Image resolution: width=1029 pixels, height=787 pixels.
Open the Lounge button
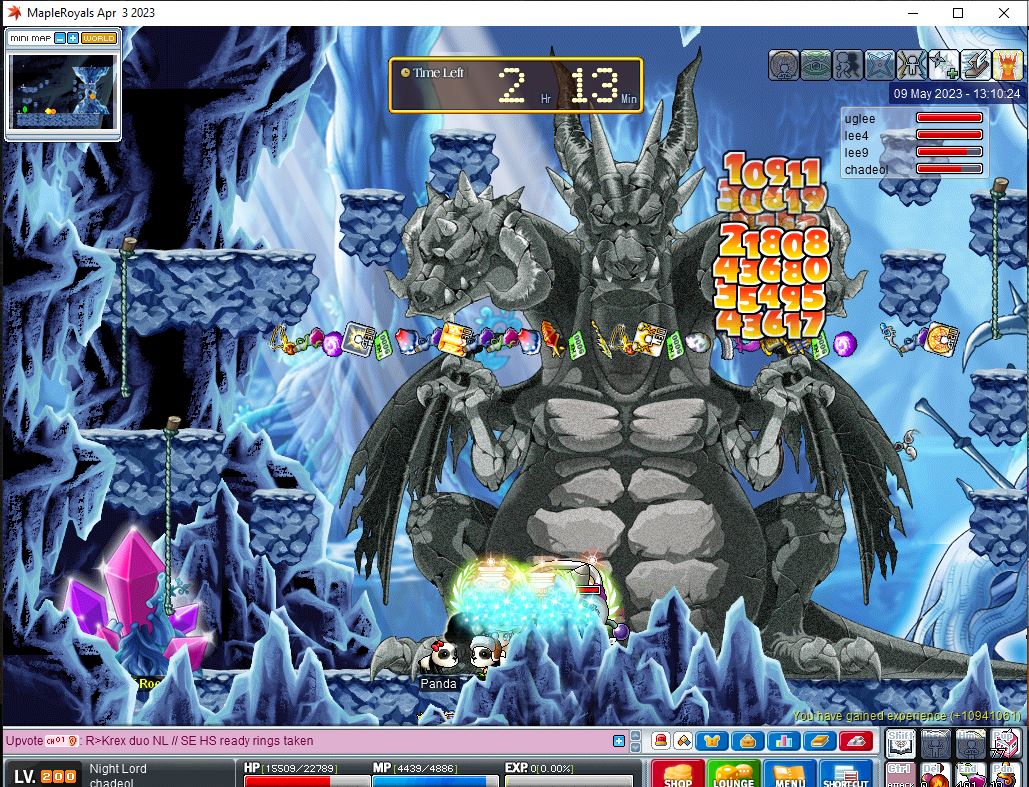click(x=734, y=774)
